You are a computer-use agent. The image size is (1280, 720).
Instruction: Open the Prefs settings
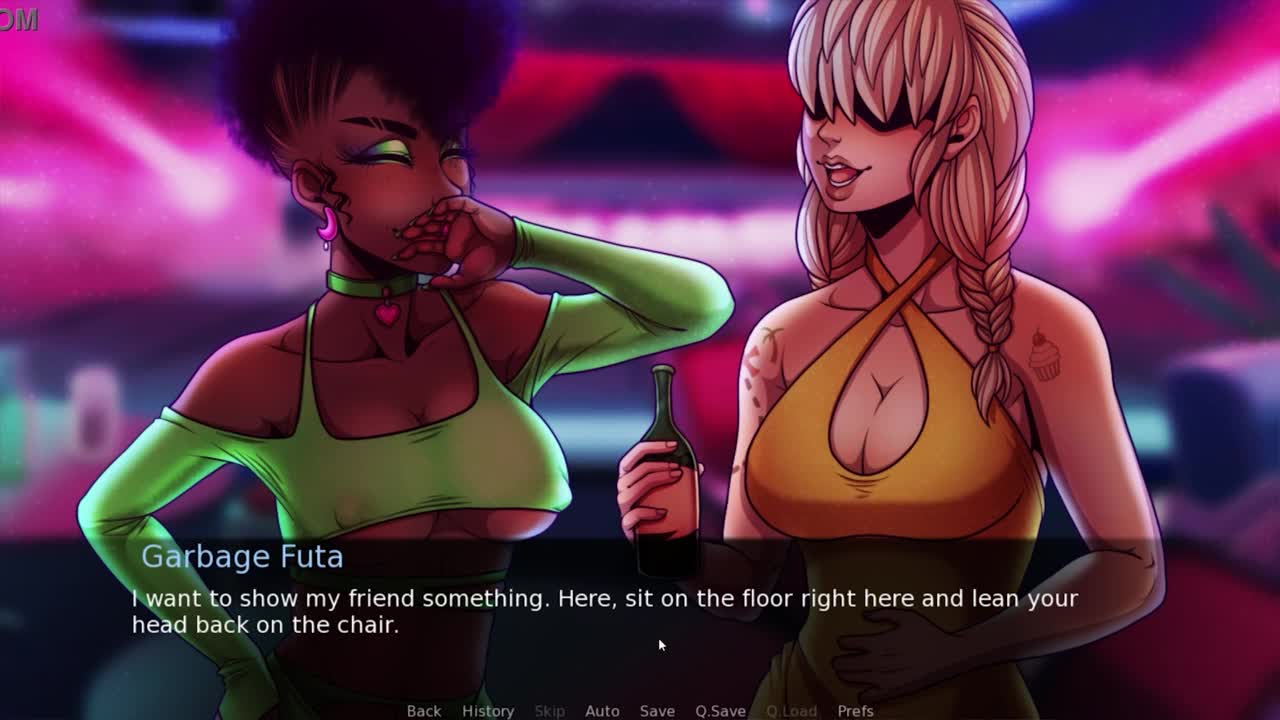point(855,710)
